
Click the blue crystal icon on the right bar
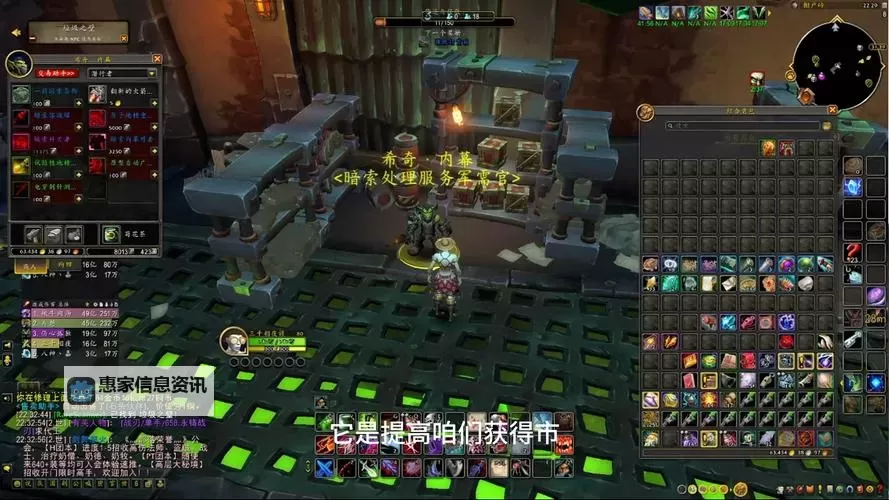852,187
